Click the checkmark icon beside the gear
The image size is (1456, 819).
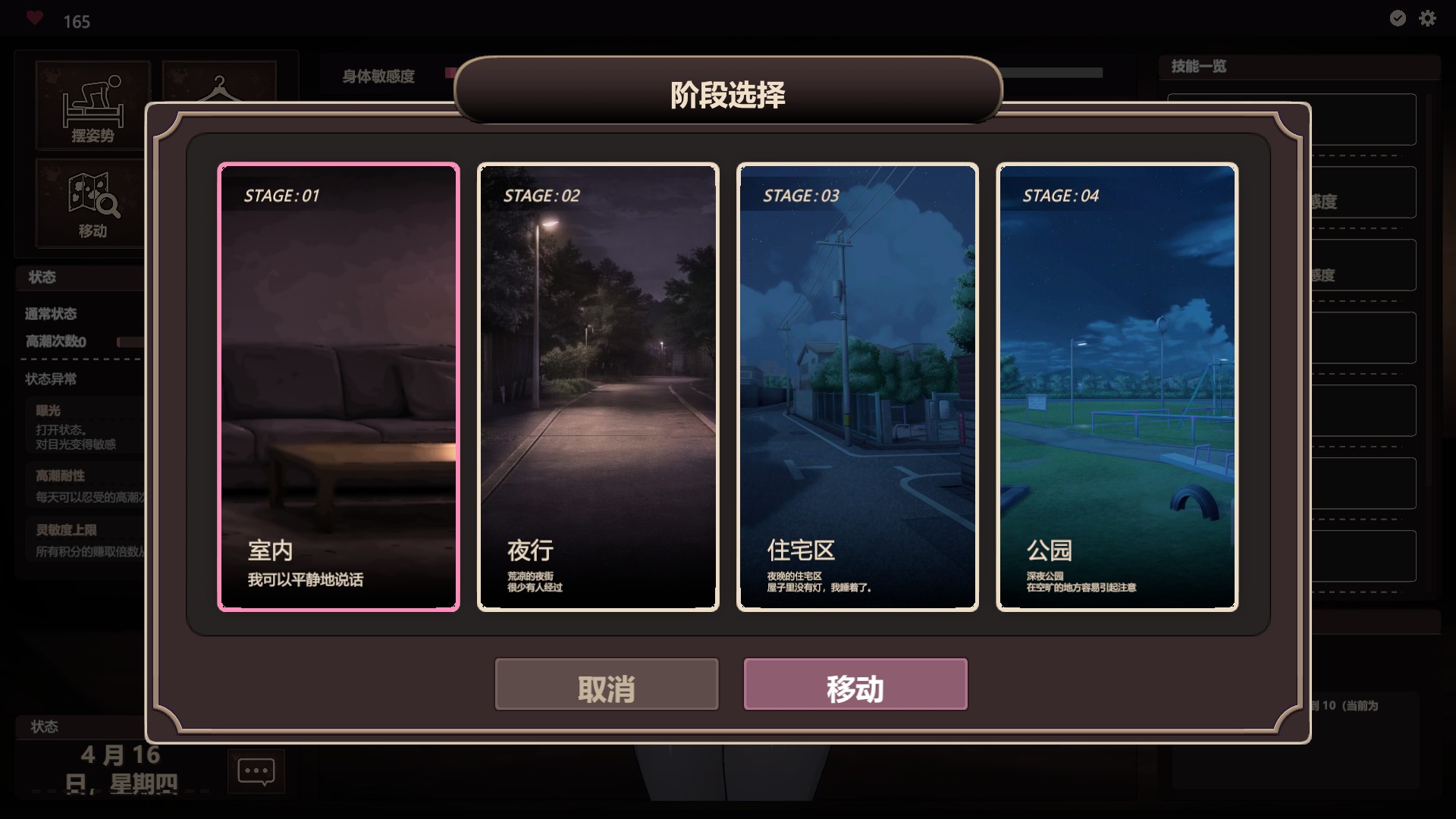coord(1398,18)
